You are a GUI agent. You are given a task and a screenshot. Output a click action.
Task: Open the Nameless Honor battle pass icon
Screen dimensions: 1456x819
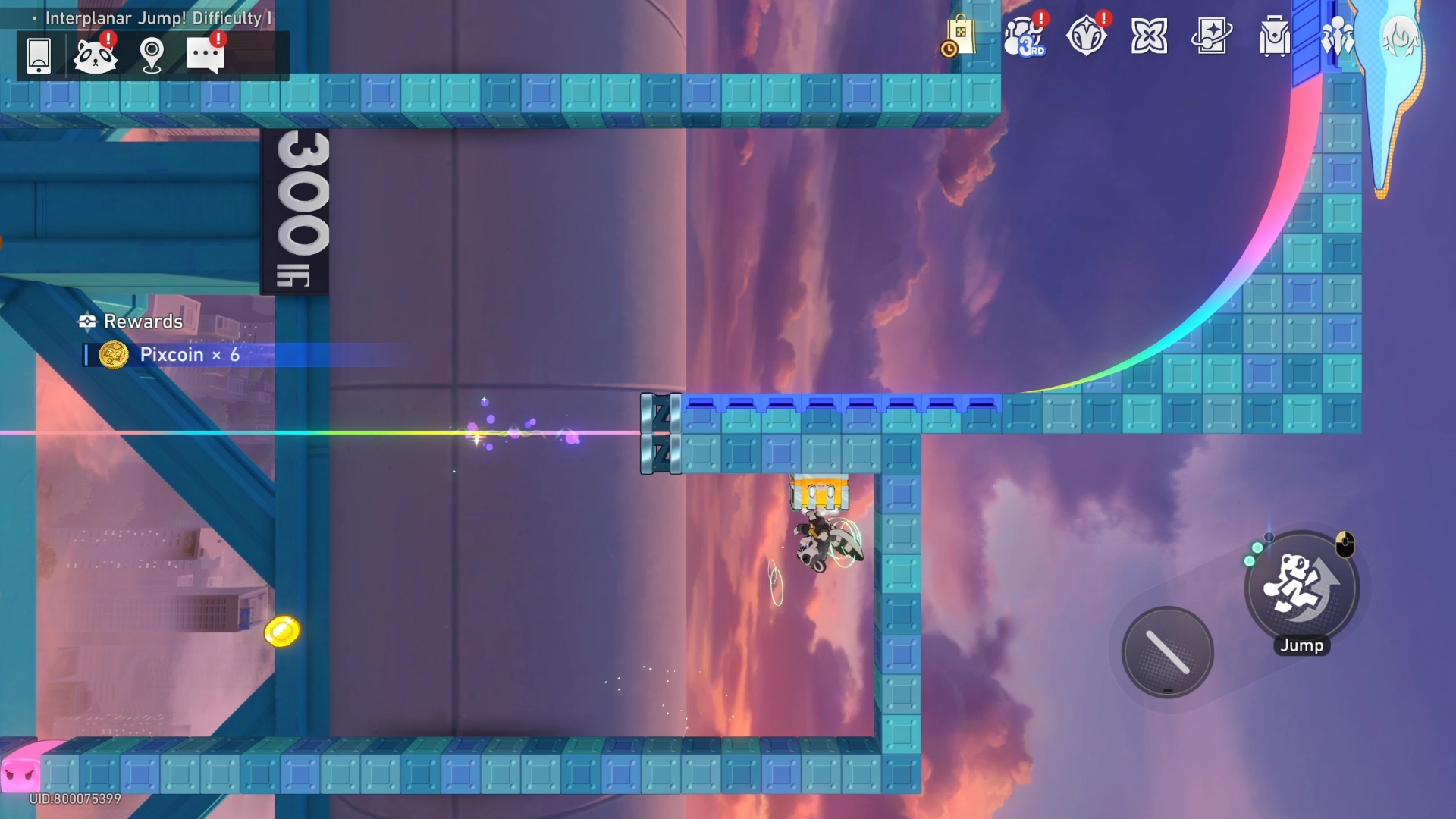pos(1087,36)
